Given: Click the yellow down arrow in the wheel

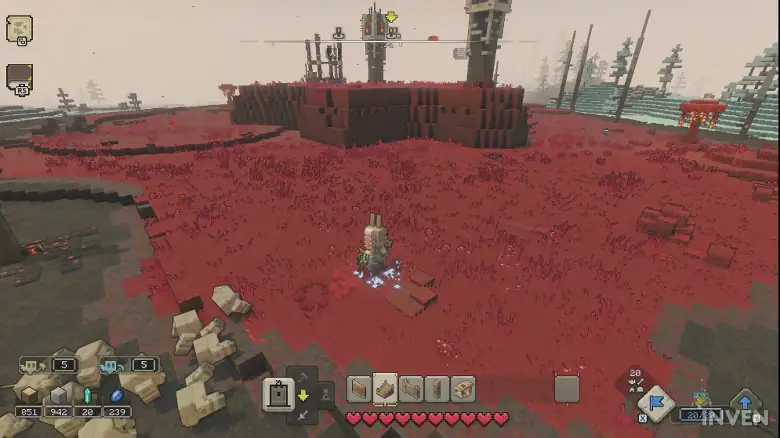Looking at the screenshot, I should point(302,395).
